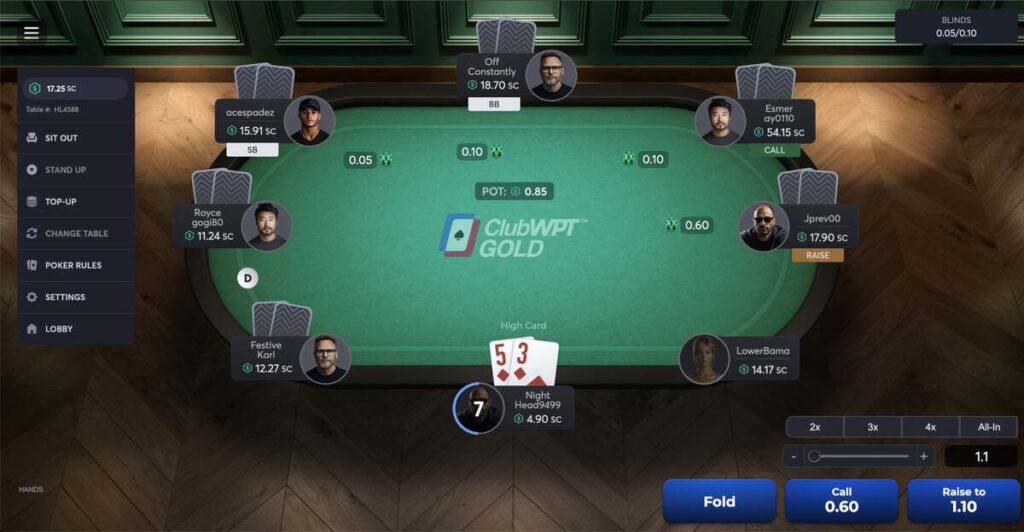Set raise to 2x
Screen dimensions: 1024x532
[x=815, y=427]
